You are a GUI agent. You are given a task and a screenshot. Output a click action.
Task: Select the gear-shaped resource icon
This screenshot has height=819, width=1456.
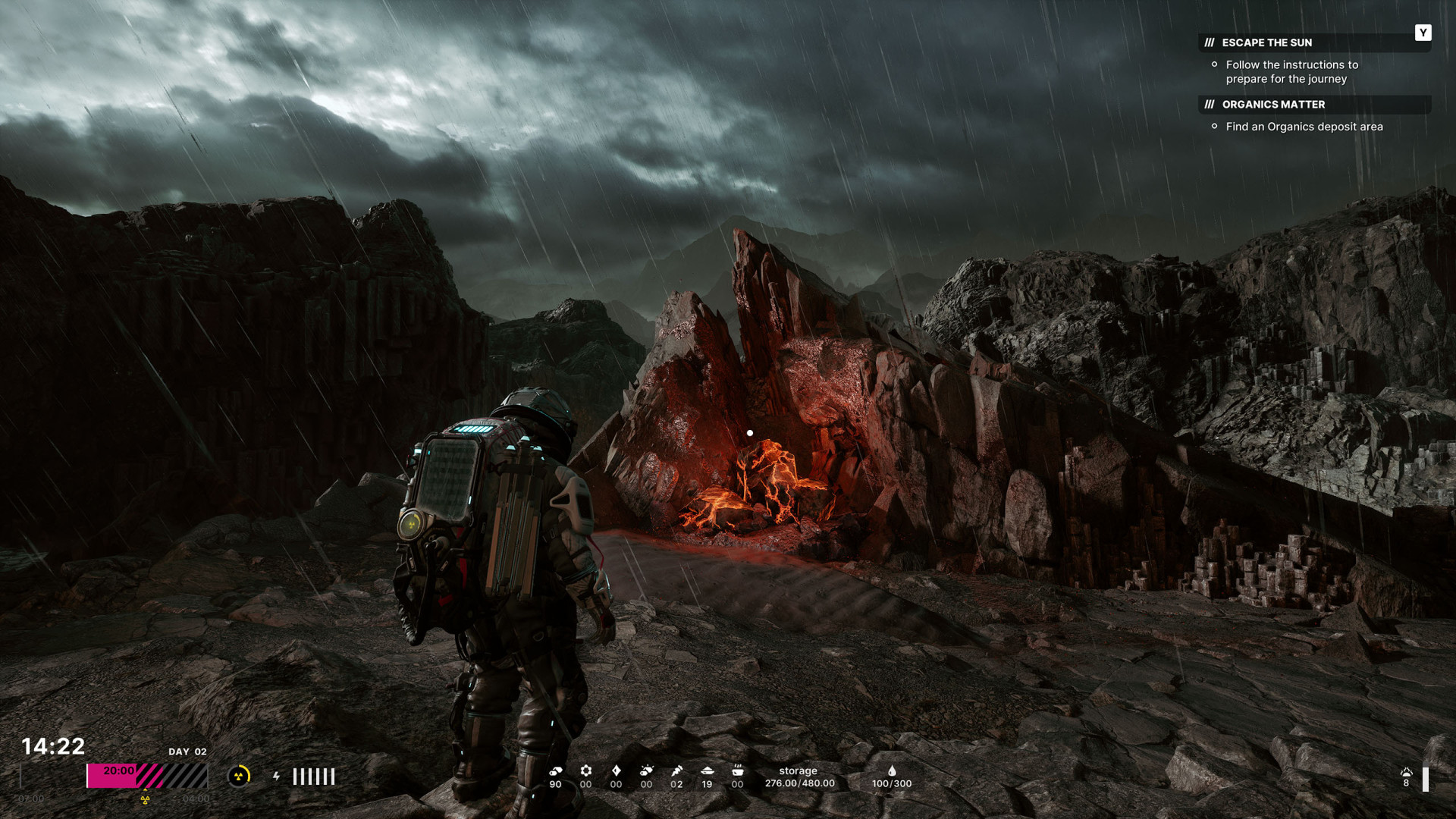585,771
